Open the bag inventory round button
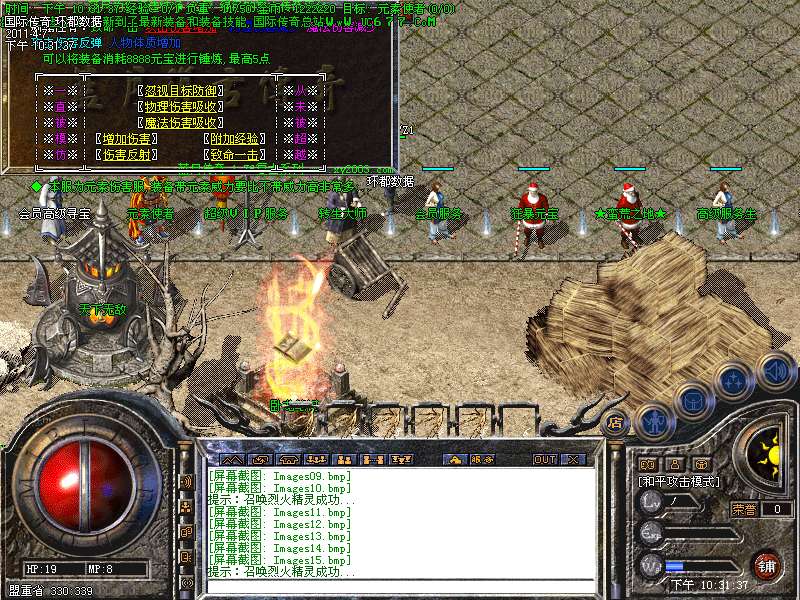Screen dimensions: 800x600 click(691, 400)
